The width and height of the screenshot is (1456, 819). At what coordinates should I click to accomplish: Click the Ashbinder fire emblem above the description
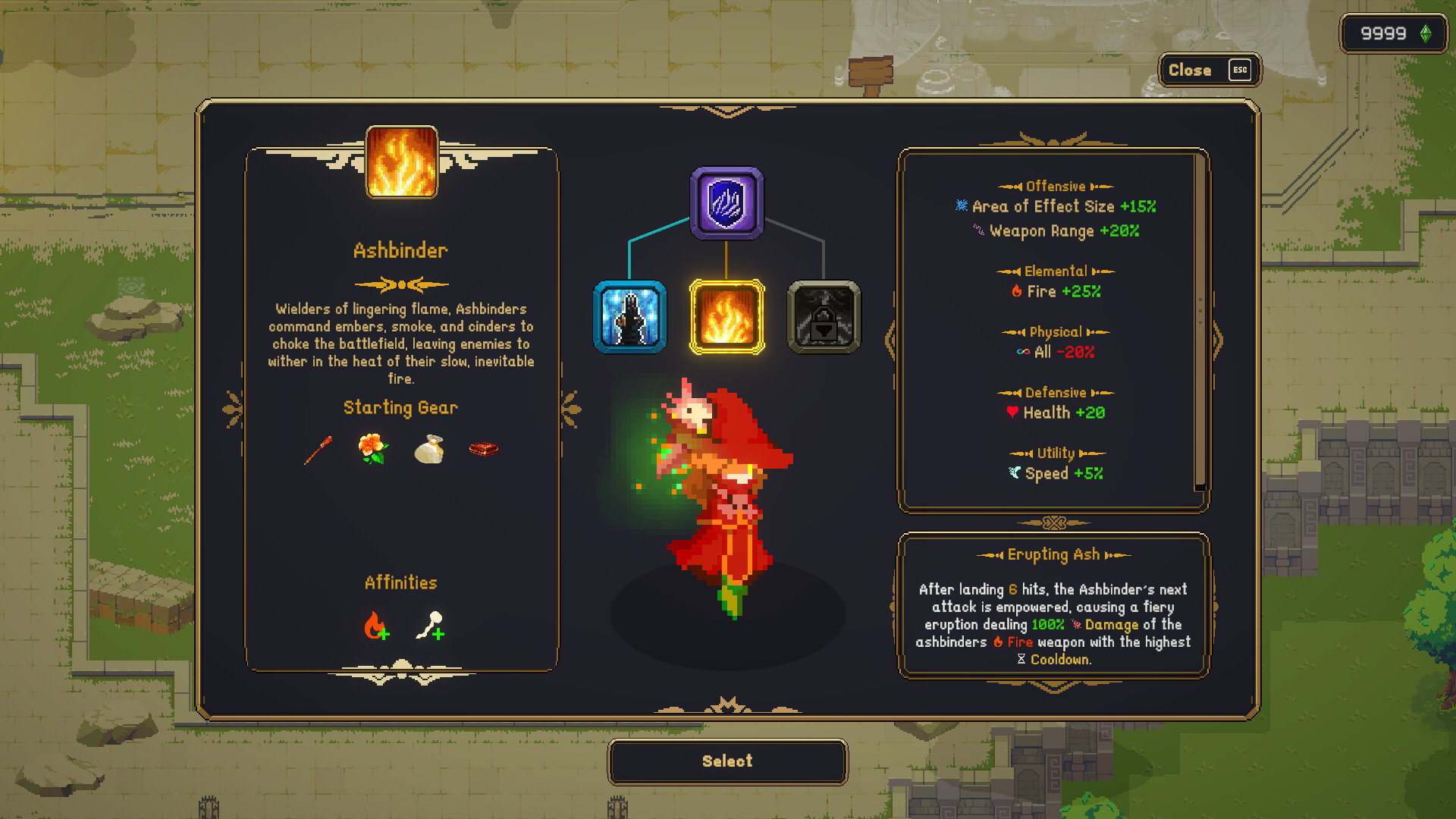click(x=400, y=164)
